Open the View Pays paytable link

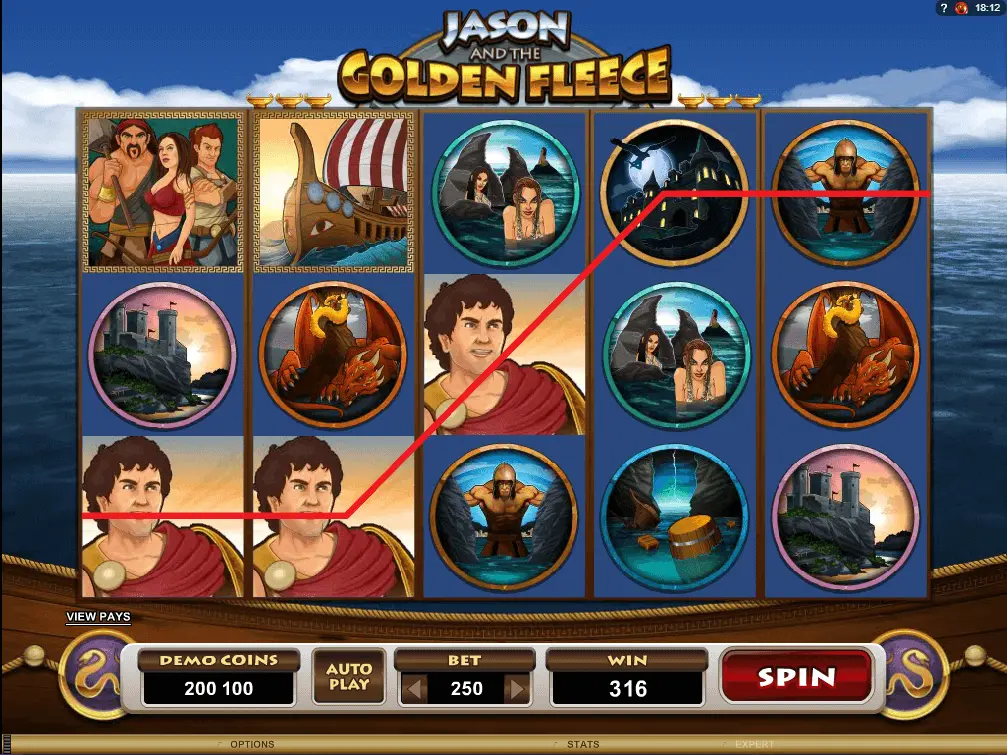98,617
